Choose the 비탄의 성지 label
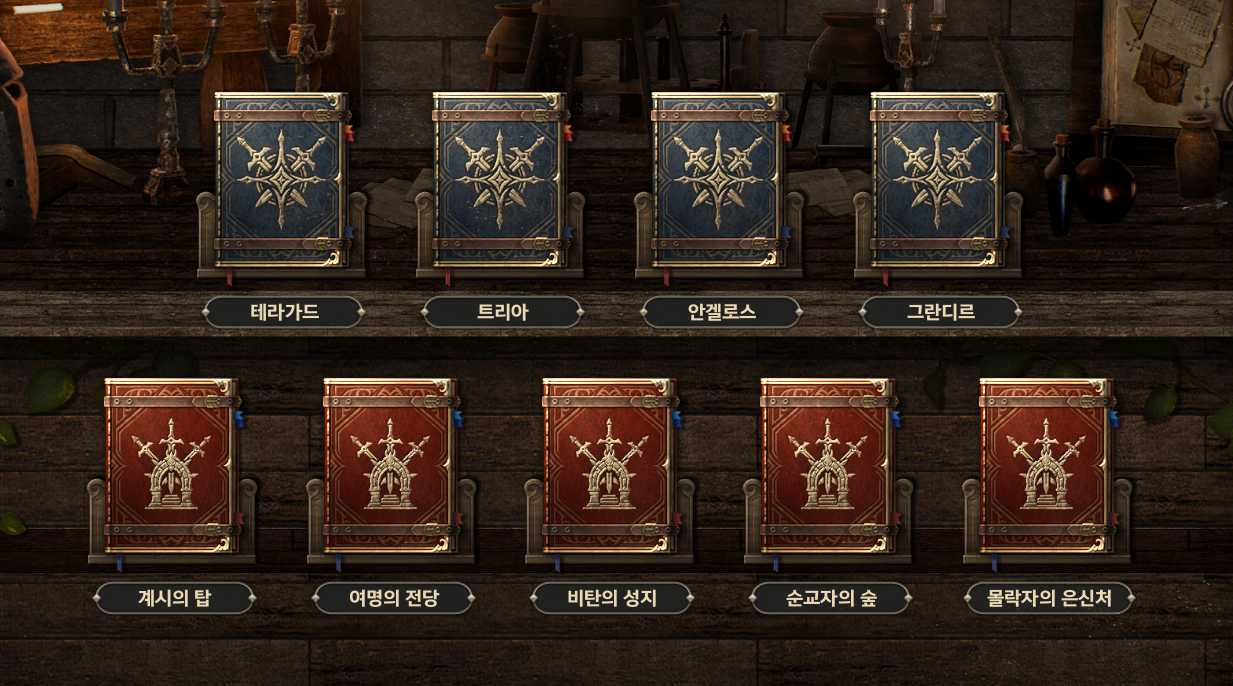 point(612,598)
